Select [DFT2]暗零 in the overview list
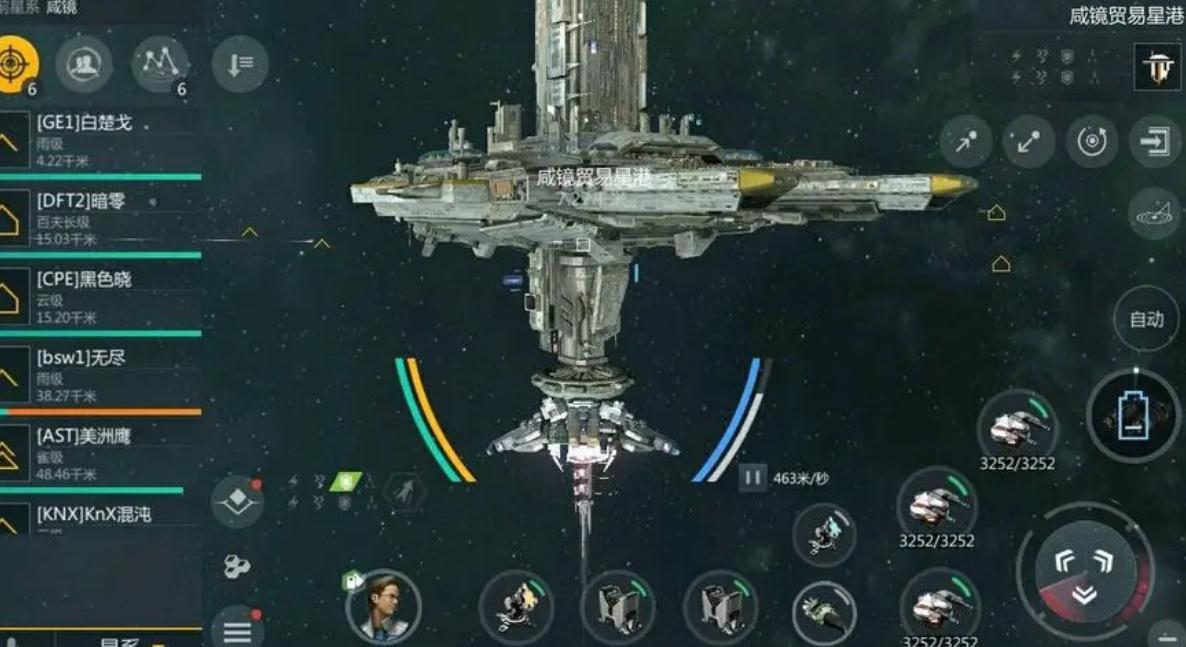Image resolution: width=1186 pixels, height=647 pixels. 100,218
